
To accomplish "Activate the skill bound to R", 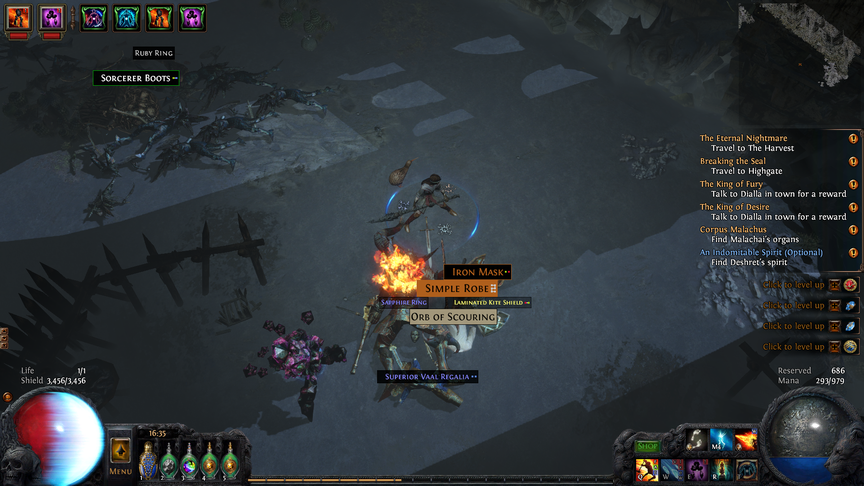I will tap(720, 469).
